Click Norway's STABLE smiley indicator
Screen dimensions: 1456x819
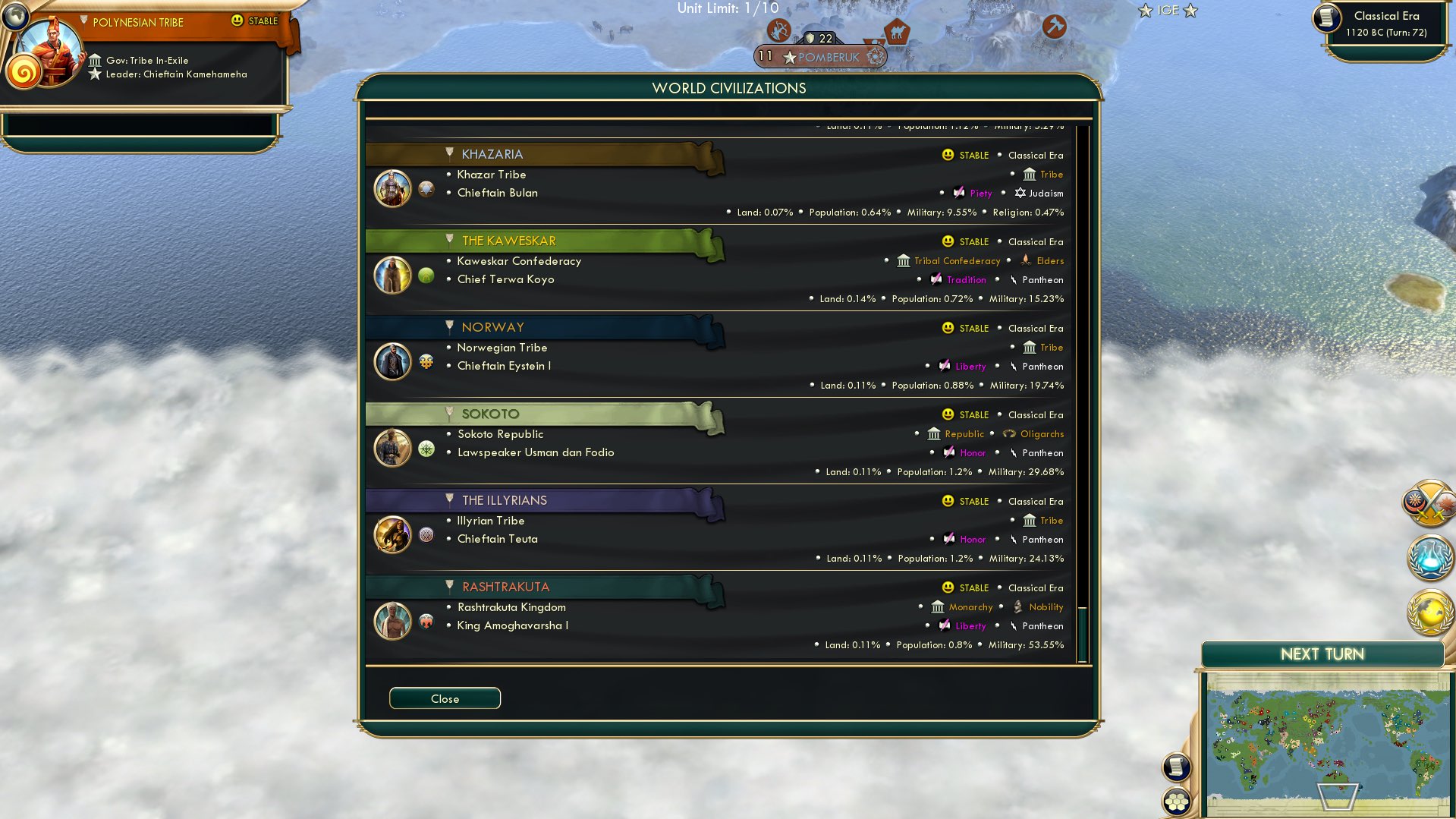947,328
